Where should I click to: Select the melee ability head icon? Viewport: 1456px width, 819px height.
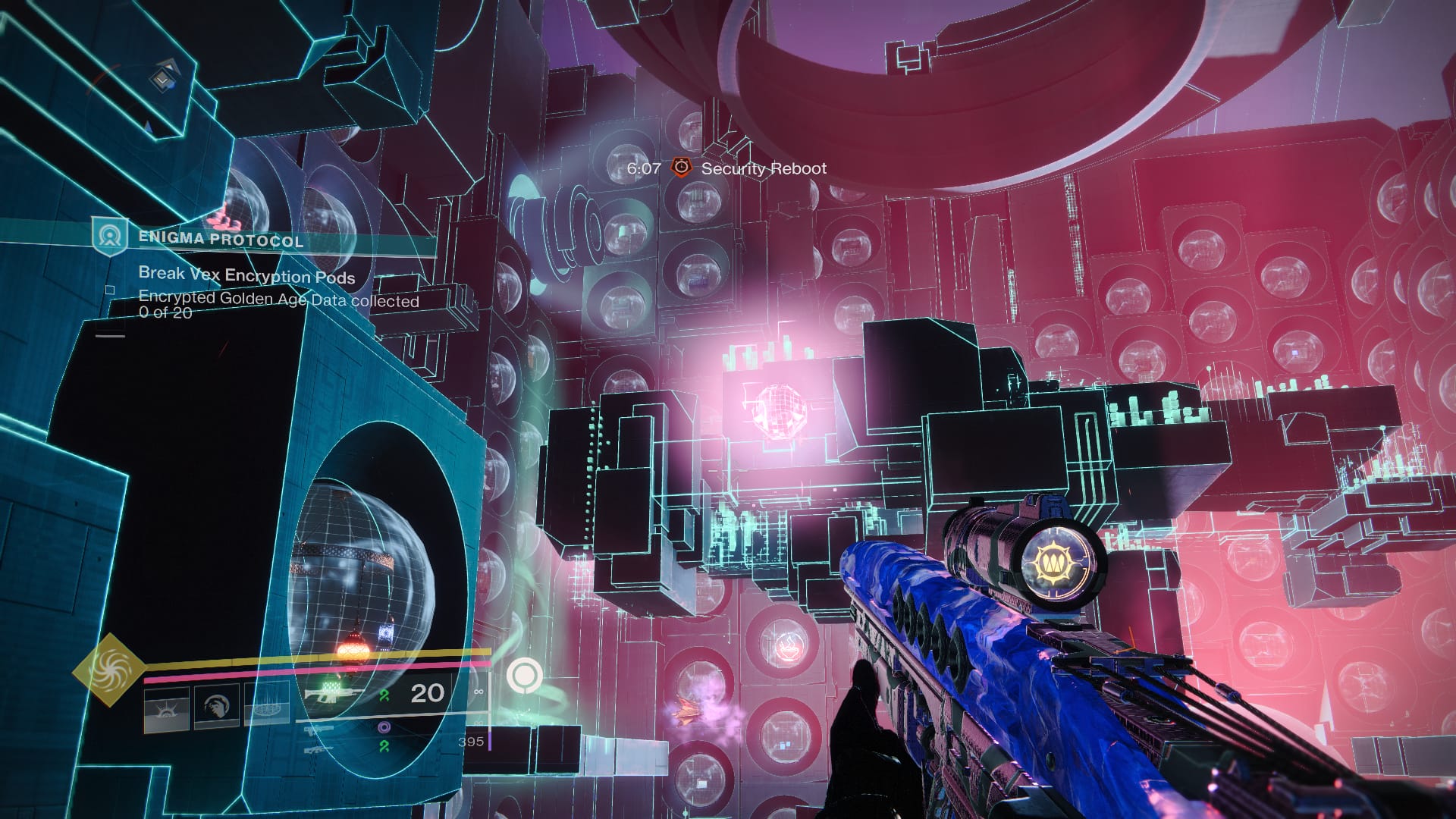tap(216, 707)
